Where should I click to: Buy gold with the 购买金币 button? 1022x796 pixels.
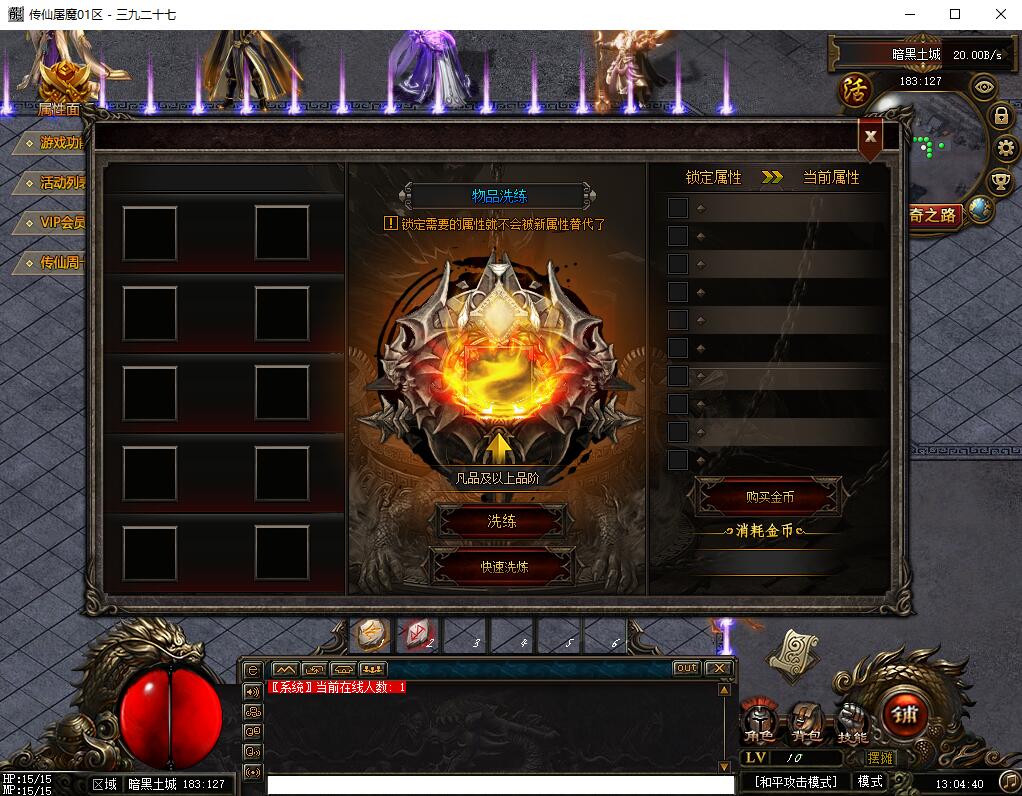[769, 497]
